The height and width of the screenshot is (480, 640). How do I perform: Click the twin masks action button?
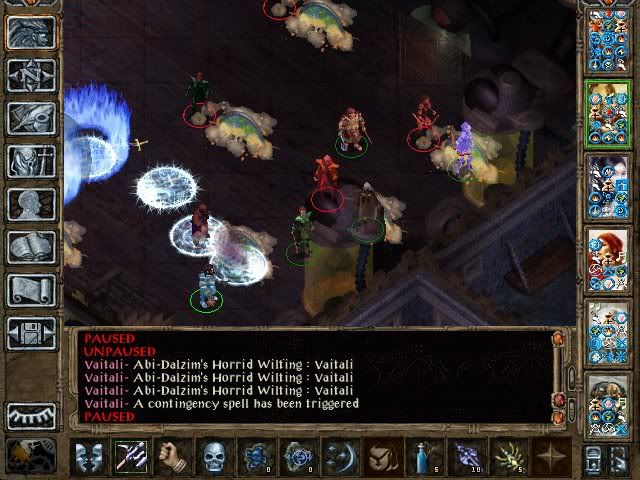(90, 458)
